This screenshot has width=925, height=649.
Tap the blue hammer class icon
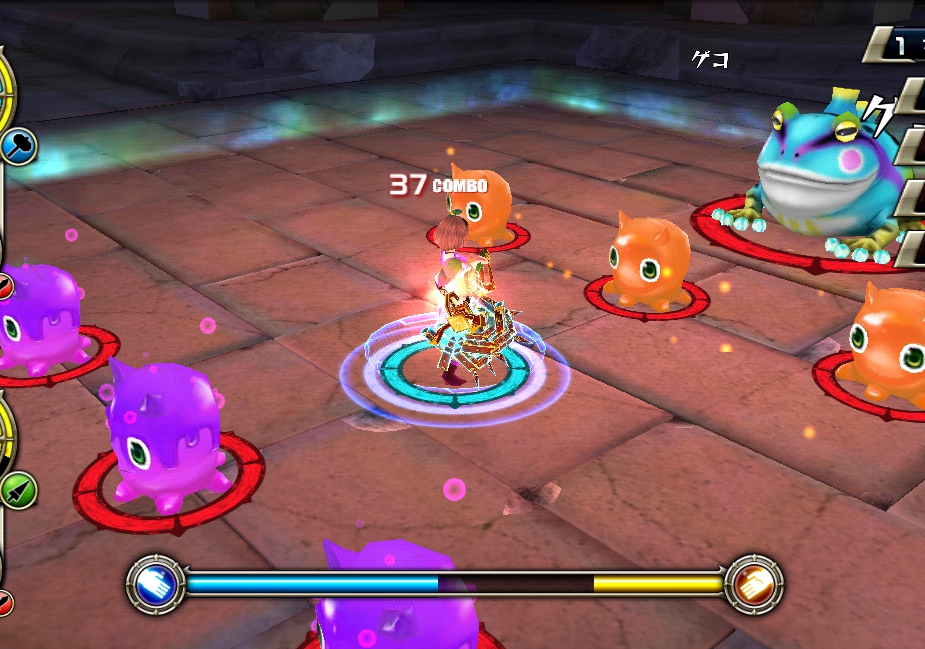(19, 148)
